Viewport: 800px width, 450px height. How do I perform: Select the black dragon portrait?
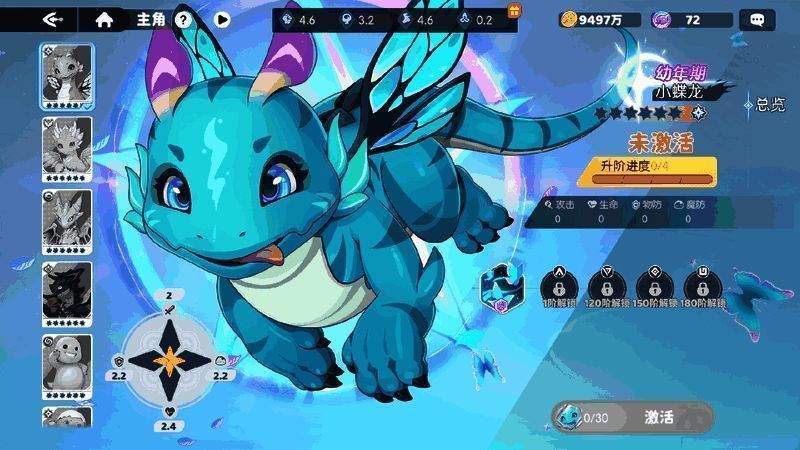pyautogui.click(x=67, y=292)
